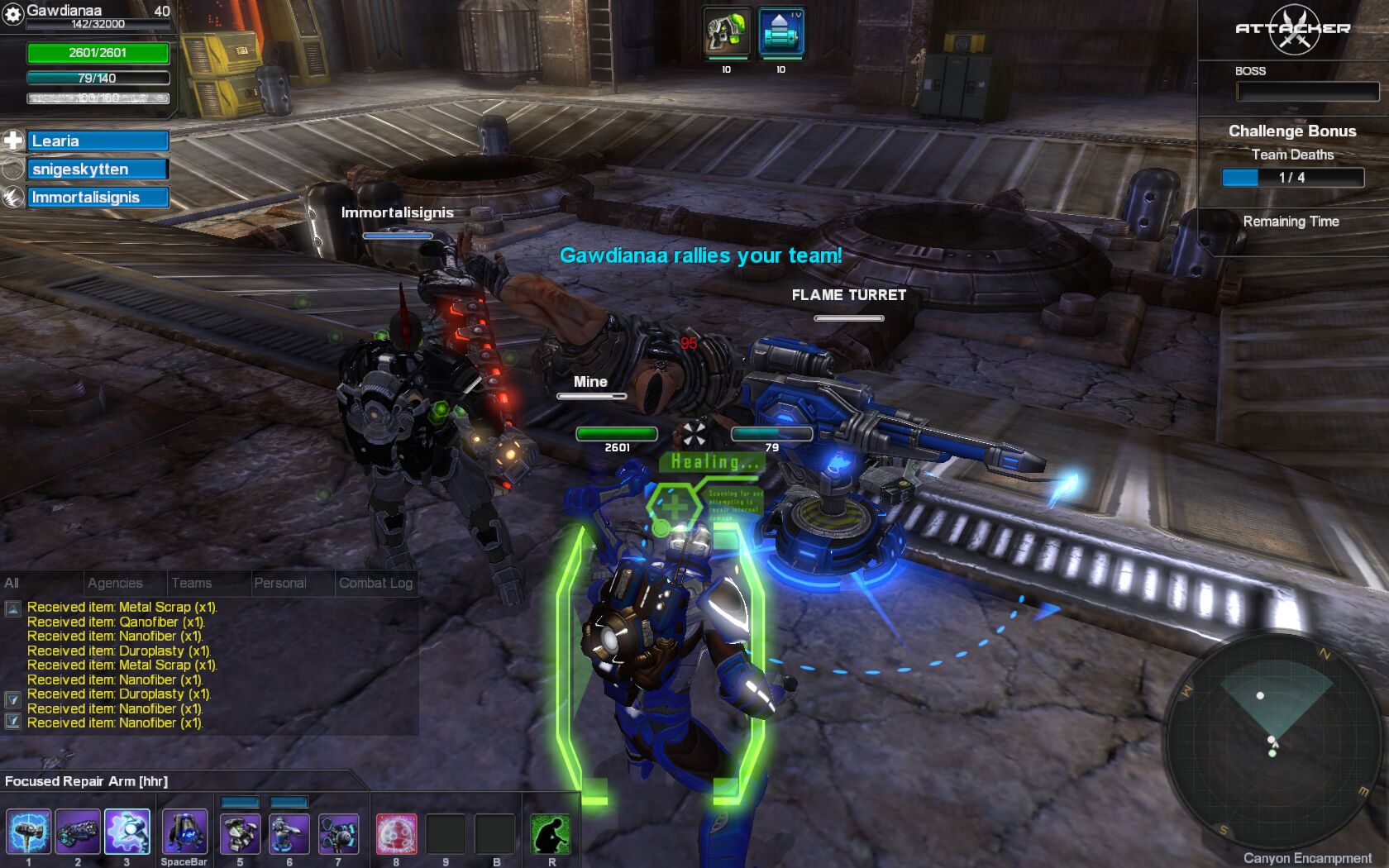The width and height of the screenshot is (1389, 868).
Task: Activate the red orb ability in slot 8
Action: 396,834
